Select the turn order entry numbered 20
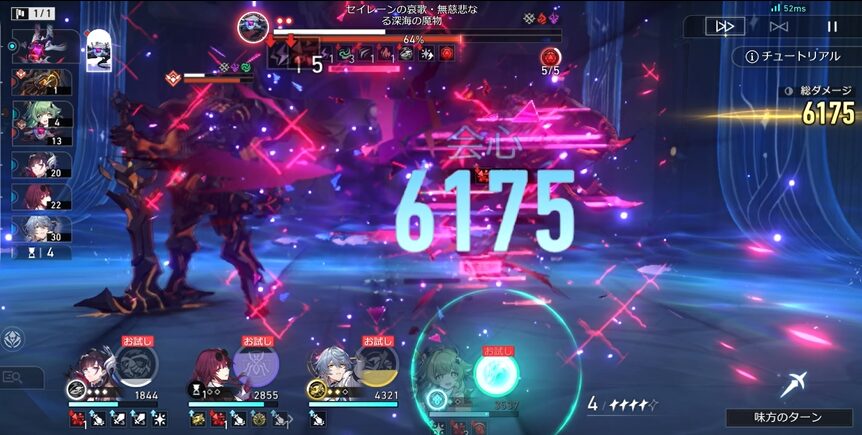The height and width of the screenshot is (435, 862). pyautogui.click(x=40, y=165)
